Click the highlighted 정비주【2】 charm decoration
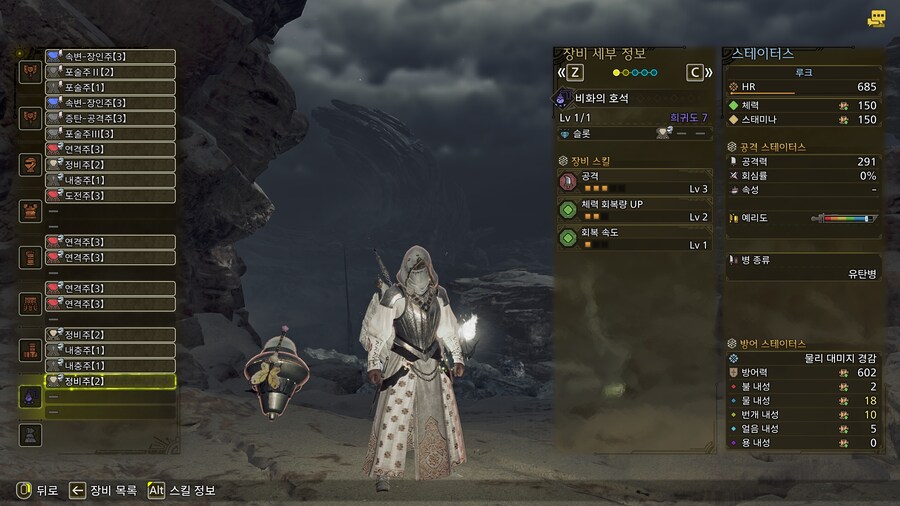This screenshot has height=506, width=900. pos(110,381)
